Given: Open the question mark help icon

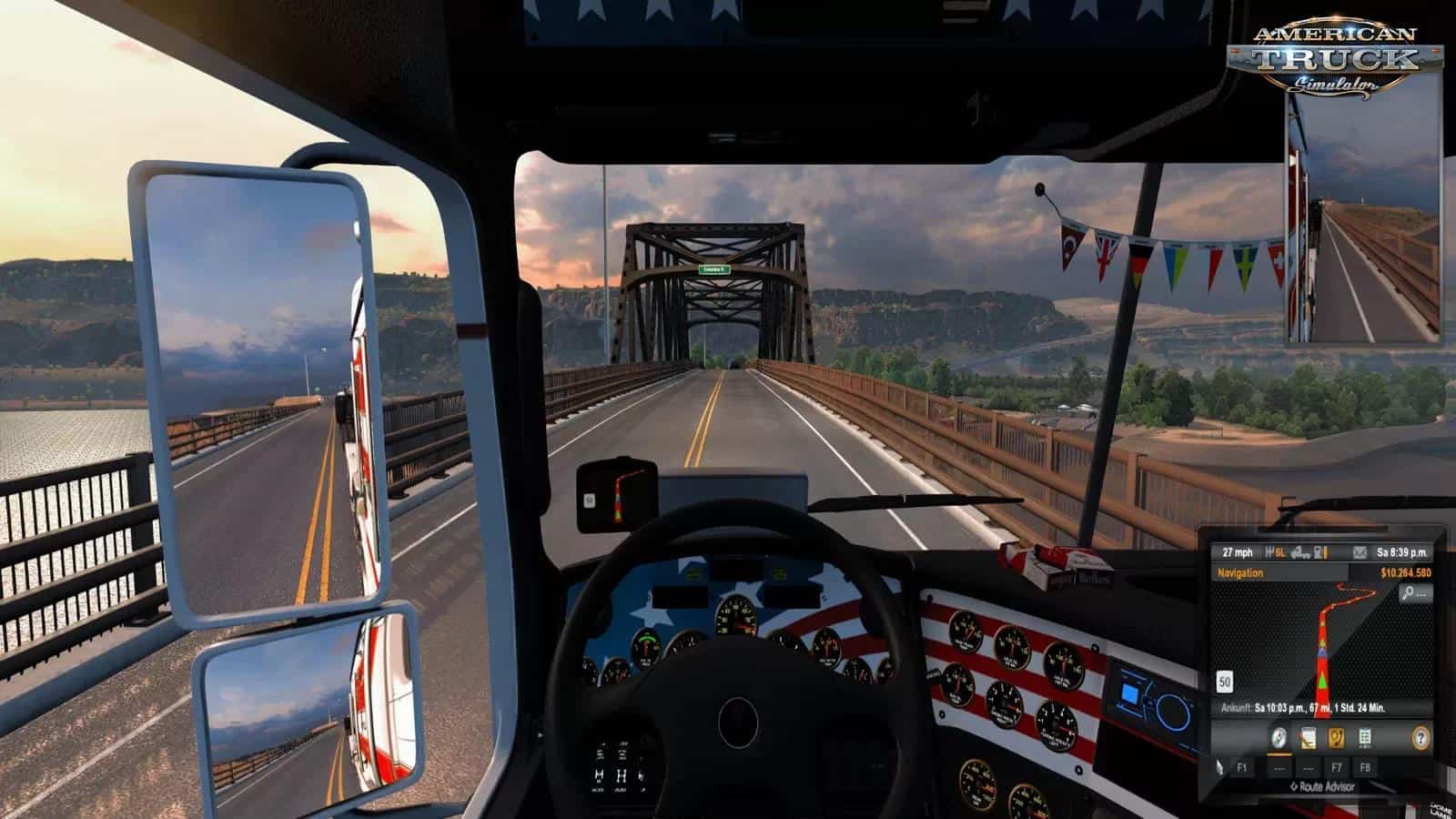Looking at the screenshot, I should [1421, 737].
